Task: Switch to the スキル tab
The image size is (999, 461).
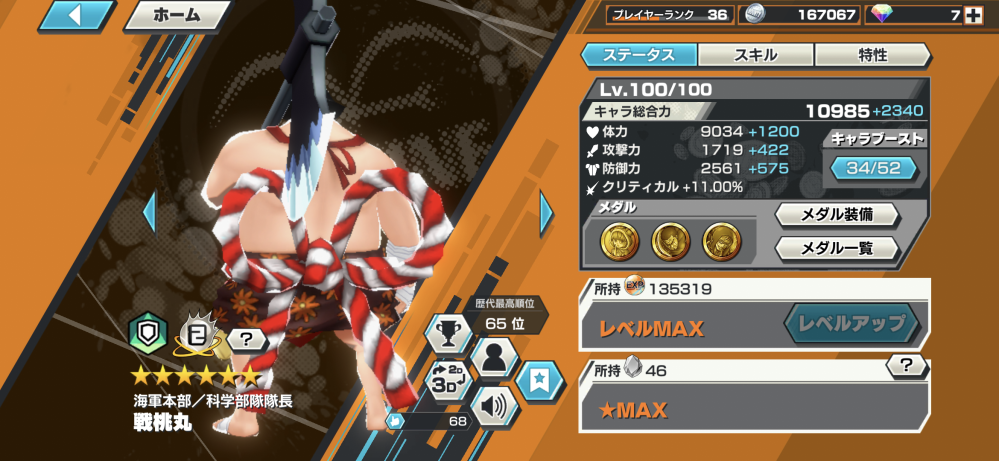Action: (756, 55)
